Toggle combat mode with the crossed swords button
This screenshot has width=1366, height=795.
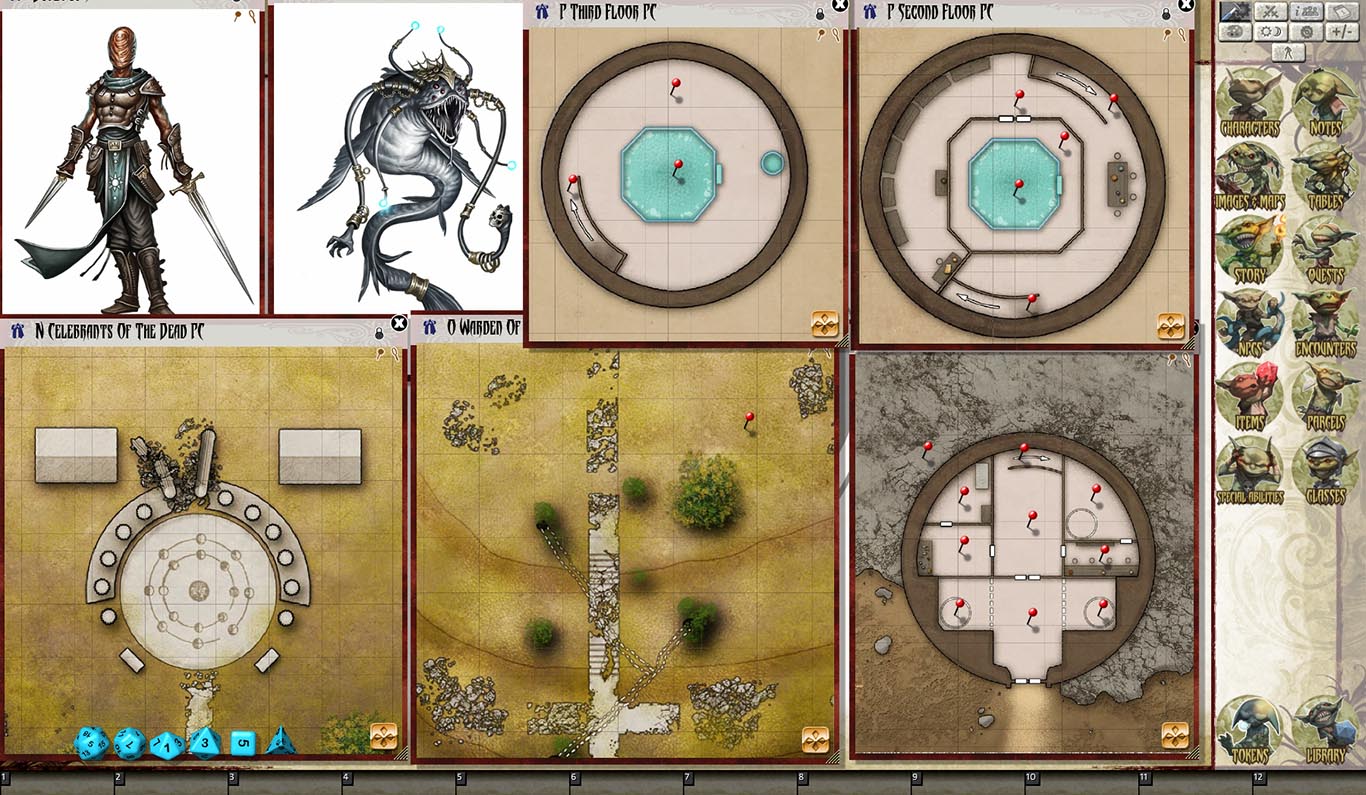tap(1272, 9)
